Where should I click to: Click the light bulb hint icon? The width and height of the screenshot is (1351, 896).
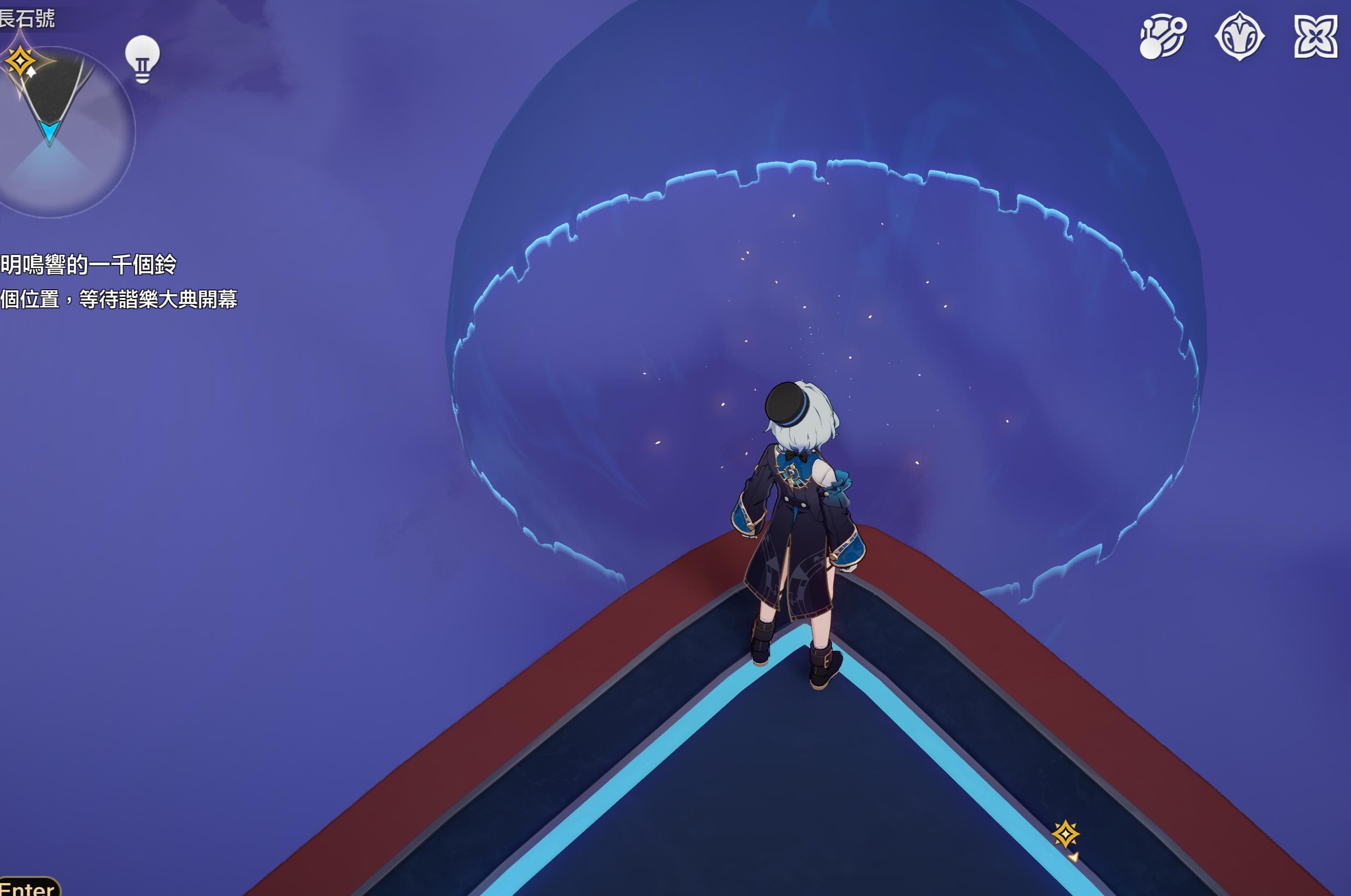pyautogui.click(x=142, y=58)
